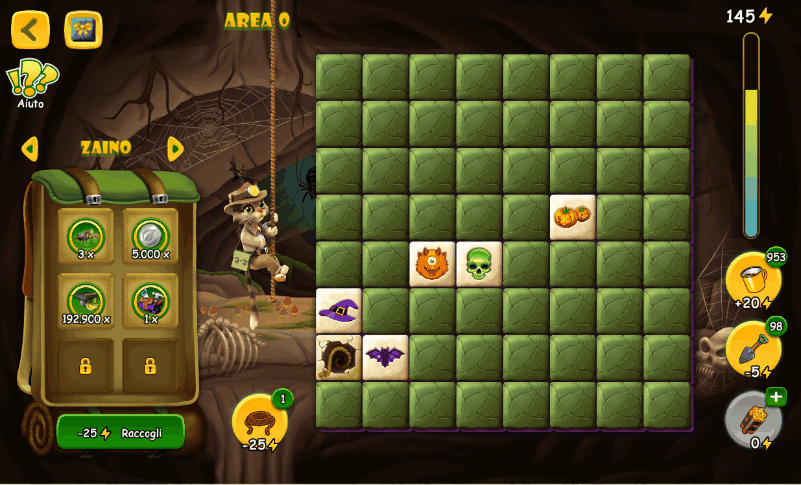Select the silver coin slot with 5.000x
Screen dimensions: 801x485
coord(150,237)
